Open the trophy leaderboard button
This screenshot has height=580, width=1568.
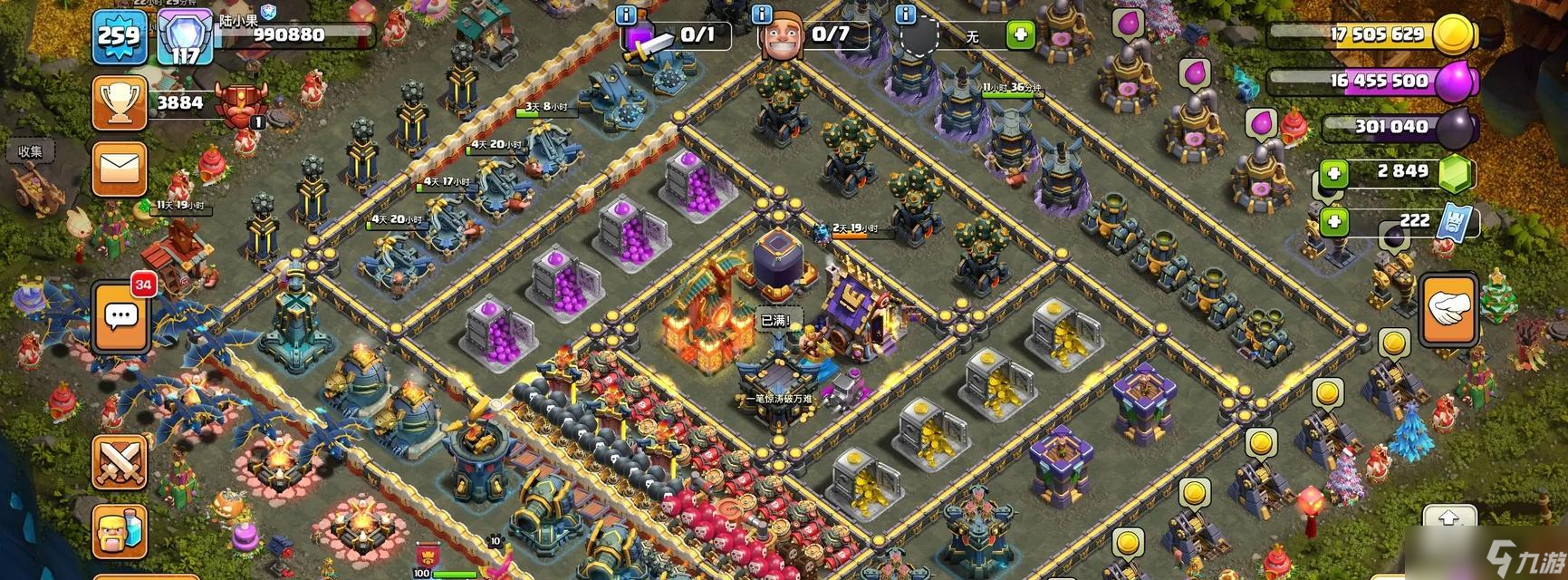(x=120, y=102)
